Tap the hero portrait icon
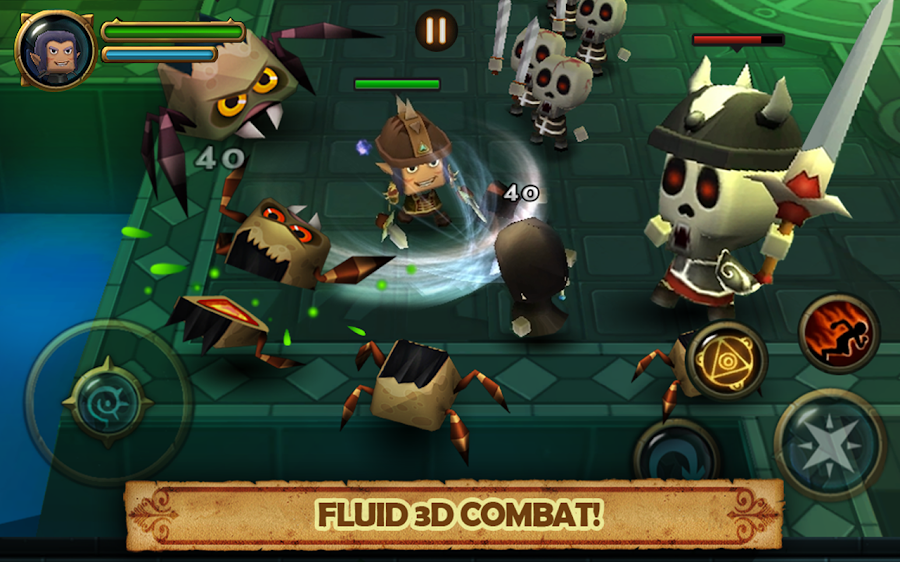 click(55, 49)
